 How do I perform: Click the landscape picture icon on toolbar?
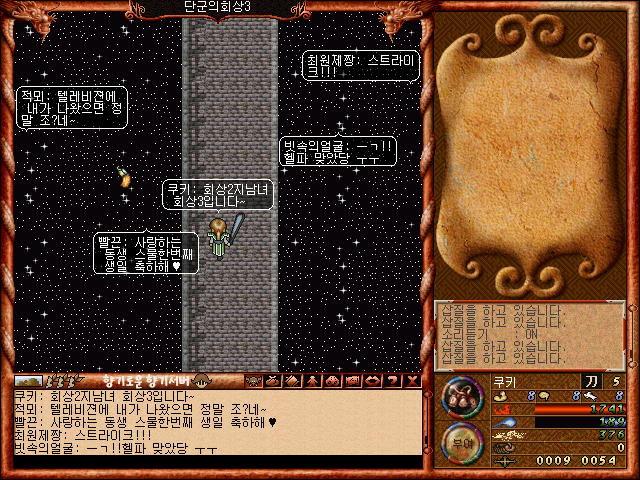(x=28, y=380)
